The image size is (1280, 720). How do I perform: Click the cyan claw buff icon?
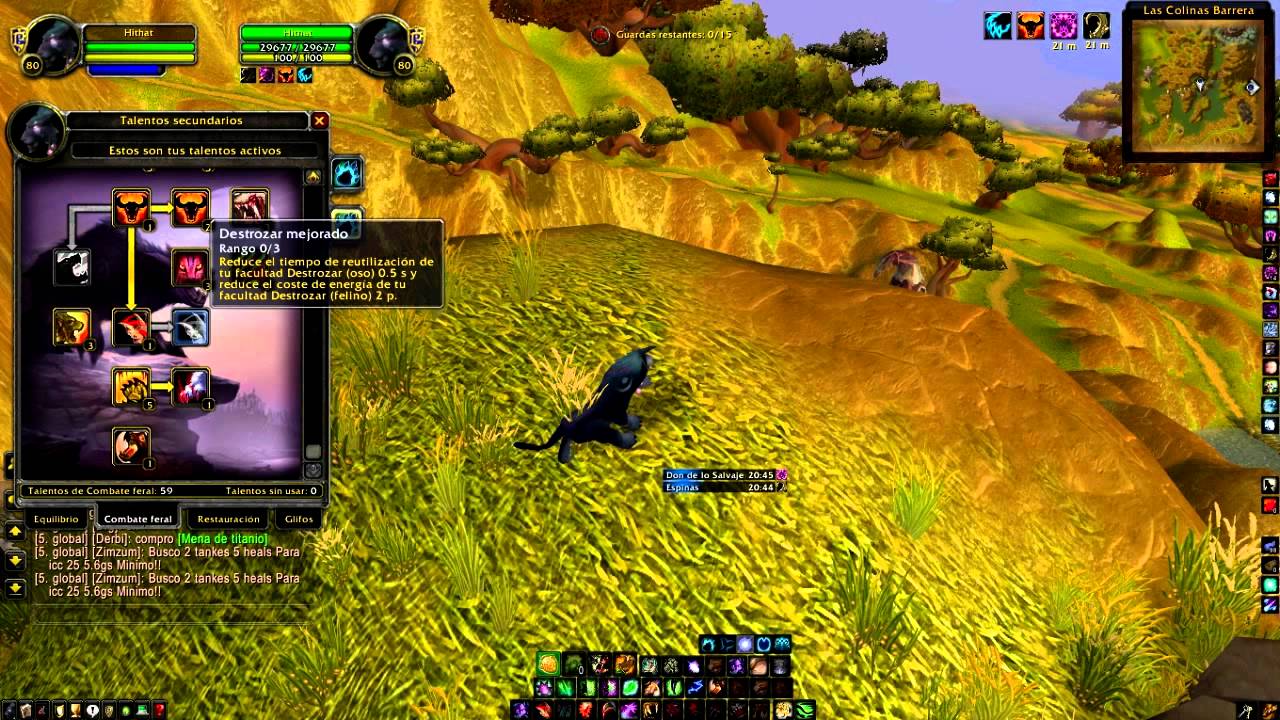pos(998,27)
